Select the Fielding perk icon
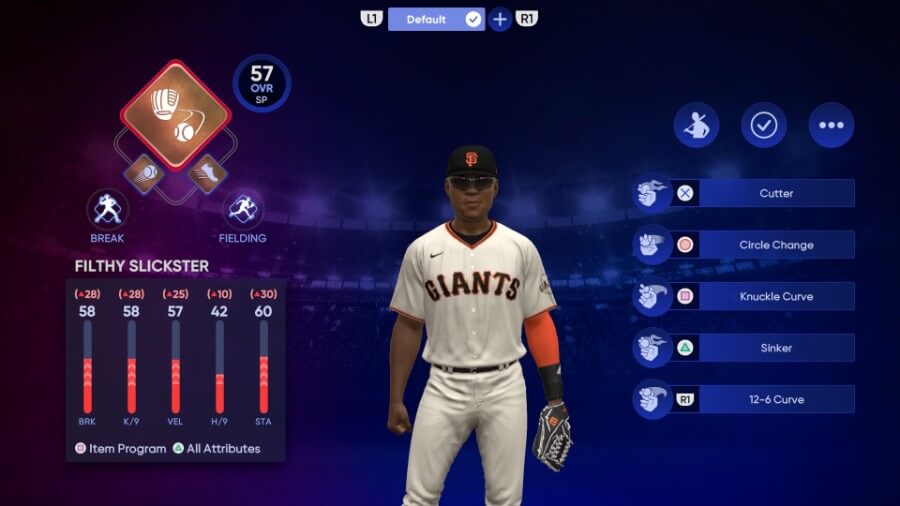900x506 pixels. tap(242, 210)
